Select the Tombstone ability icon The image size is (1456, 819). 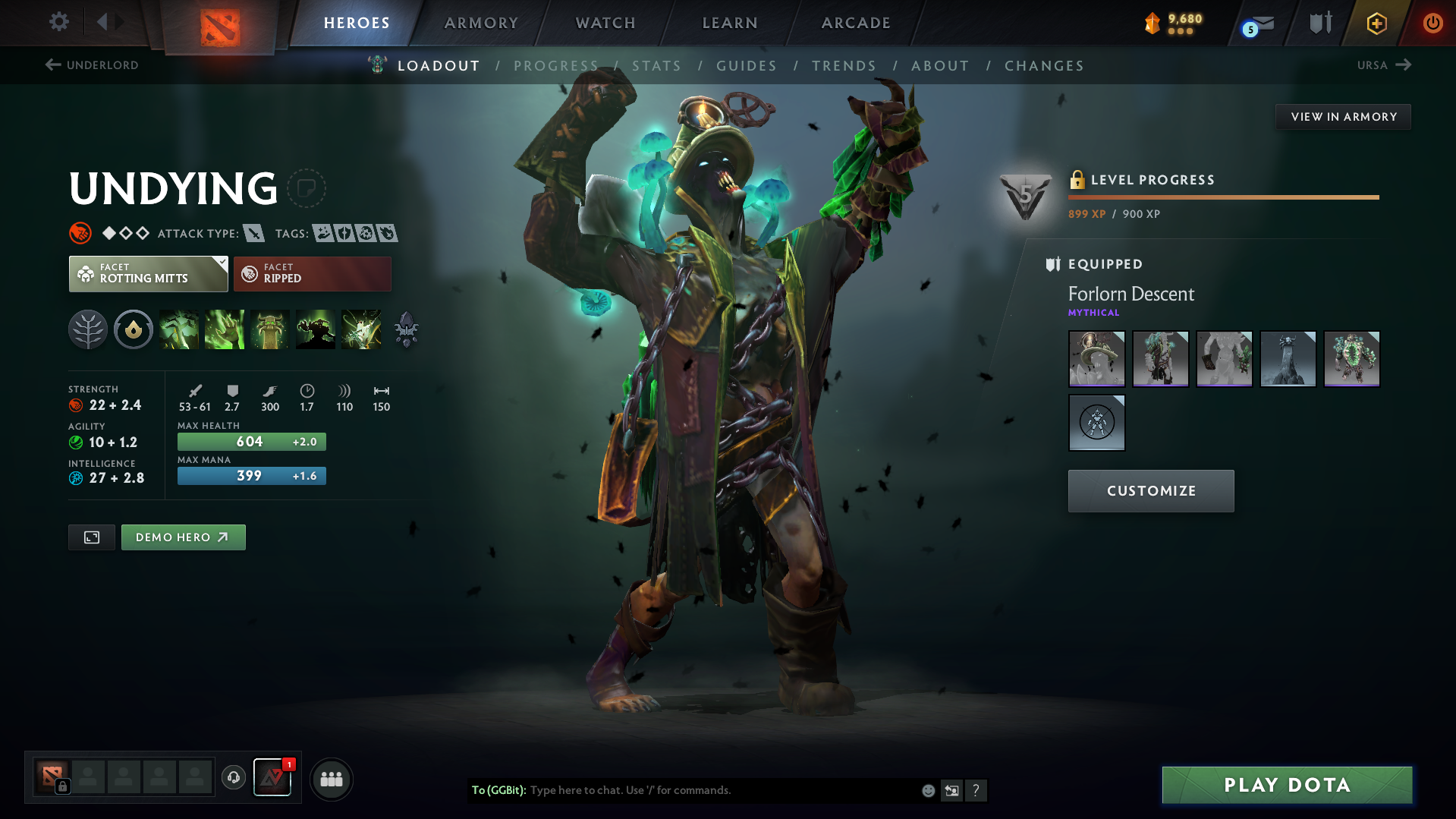point(270,329)
